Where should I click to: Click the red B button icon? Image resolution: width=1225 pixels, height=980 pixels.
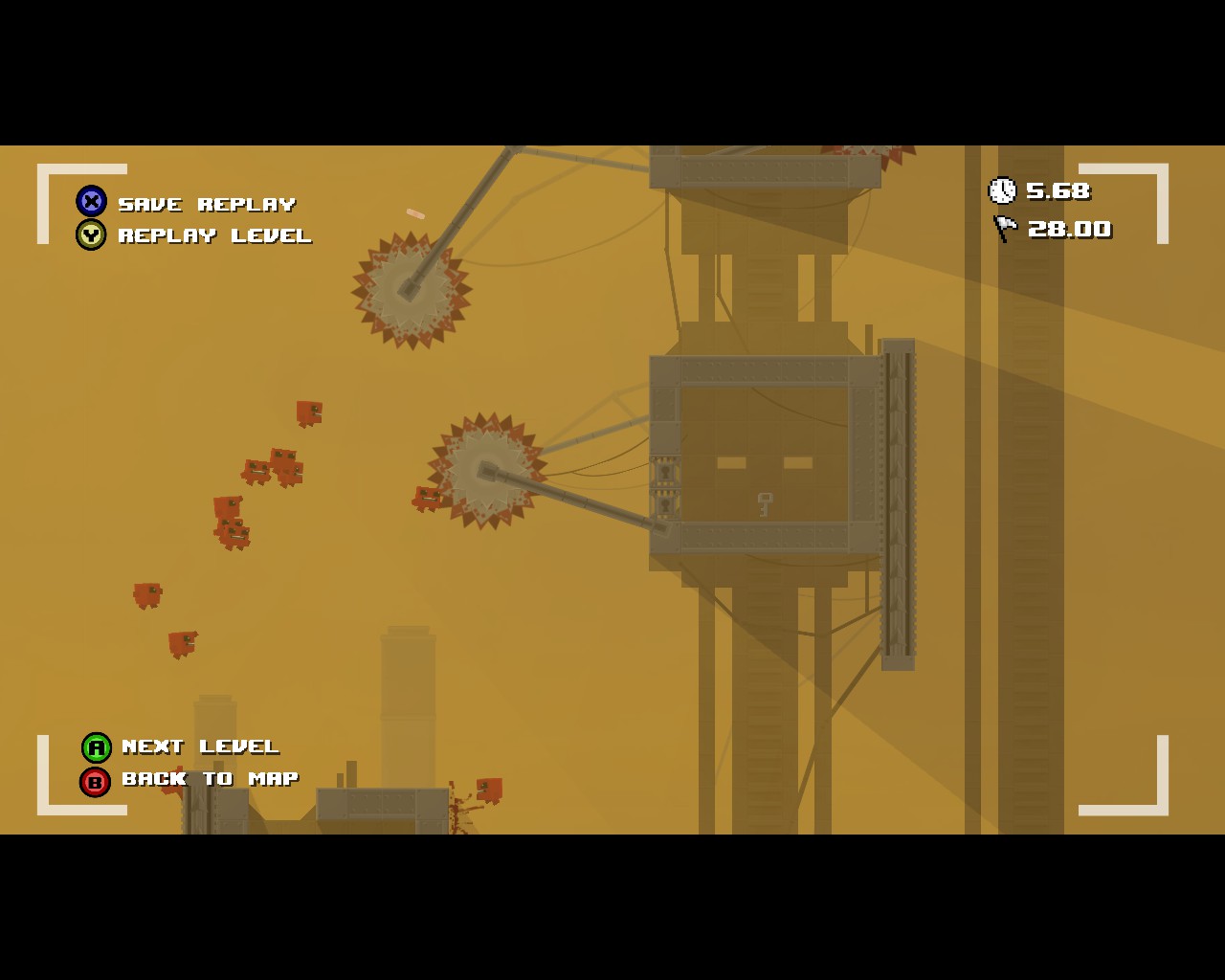pos(95,779)
